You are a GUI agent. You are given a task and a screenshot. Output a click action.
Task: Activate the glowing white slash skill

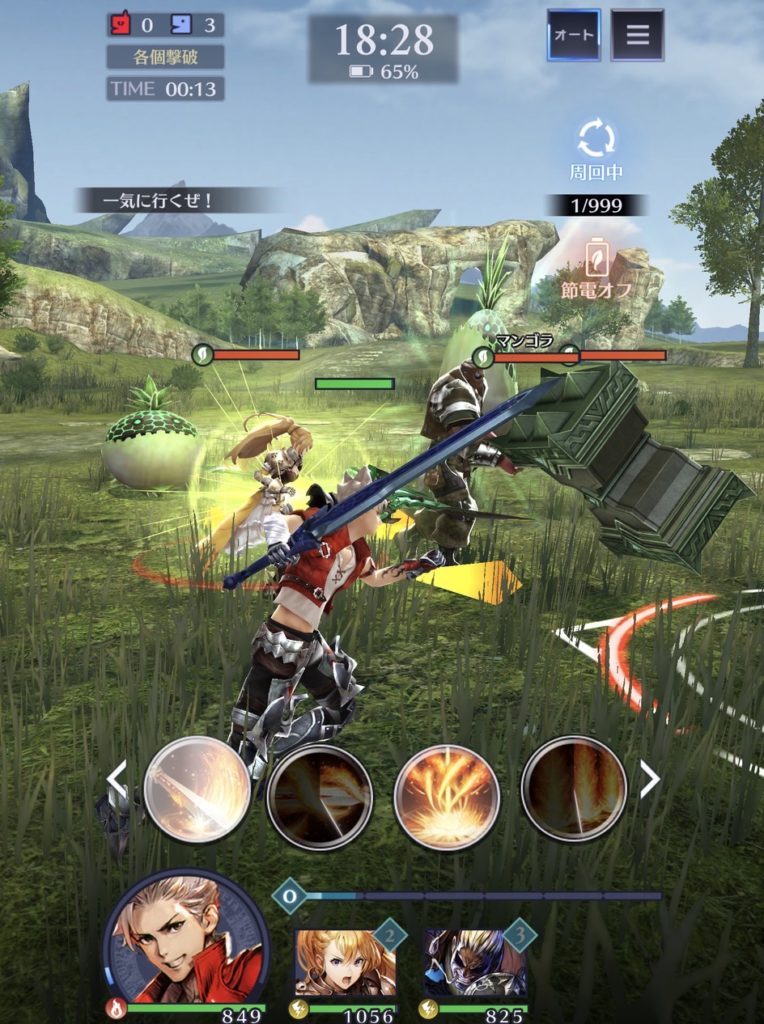[197, 790]
